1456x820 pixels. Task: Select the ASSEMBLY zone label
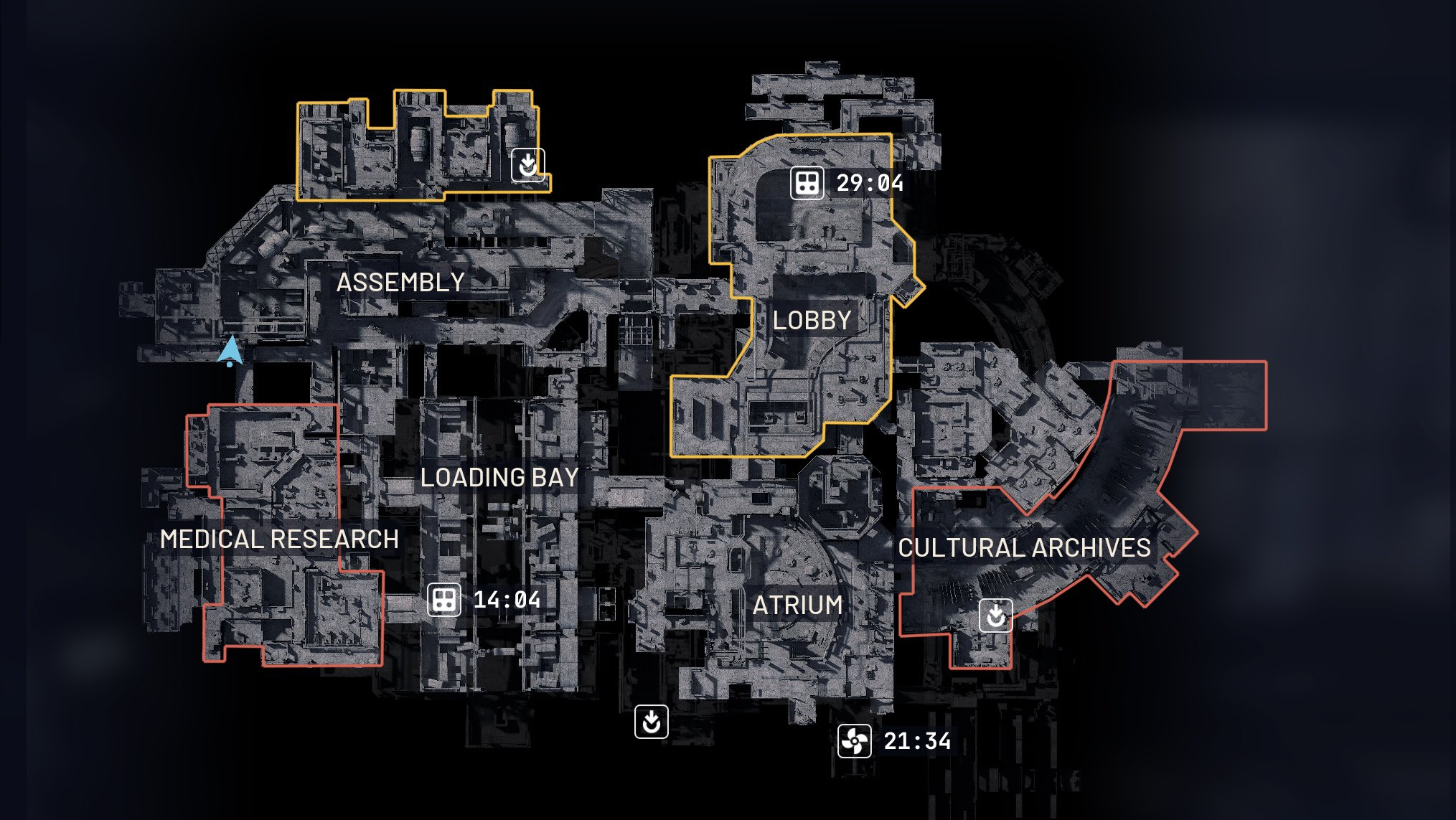[400, 282]
